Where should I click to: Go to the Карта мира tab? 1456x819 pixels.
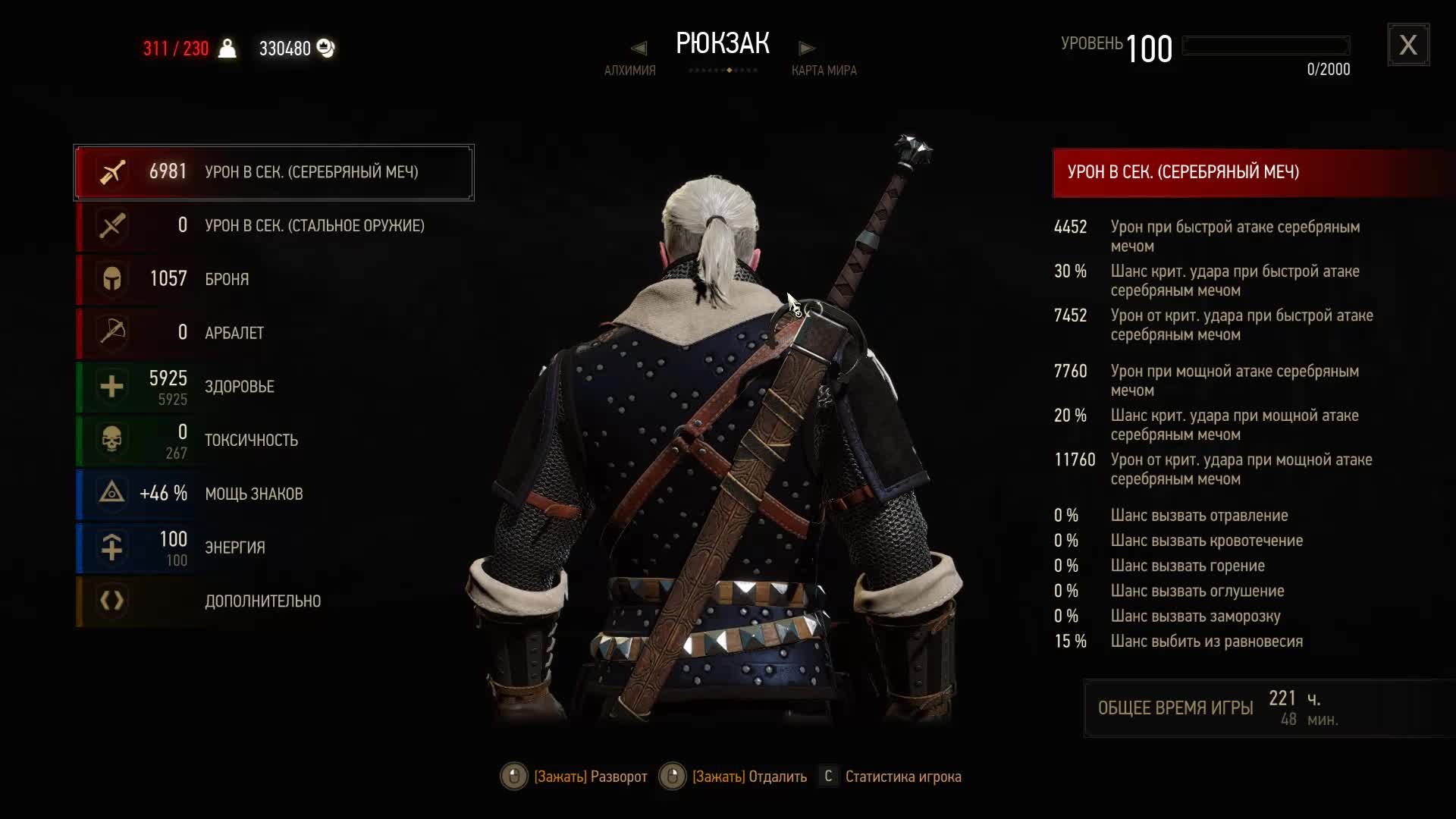point(824,71)
